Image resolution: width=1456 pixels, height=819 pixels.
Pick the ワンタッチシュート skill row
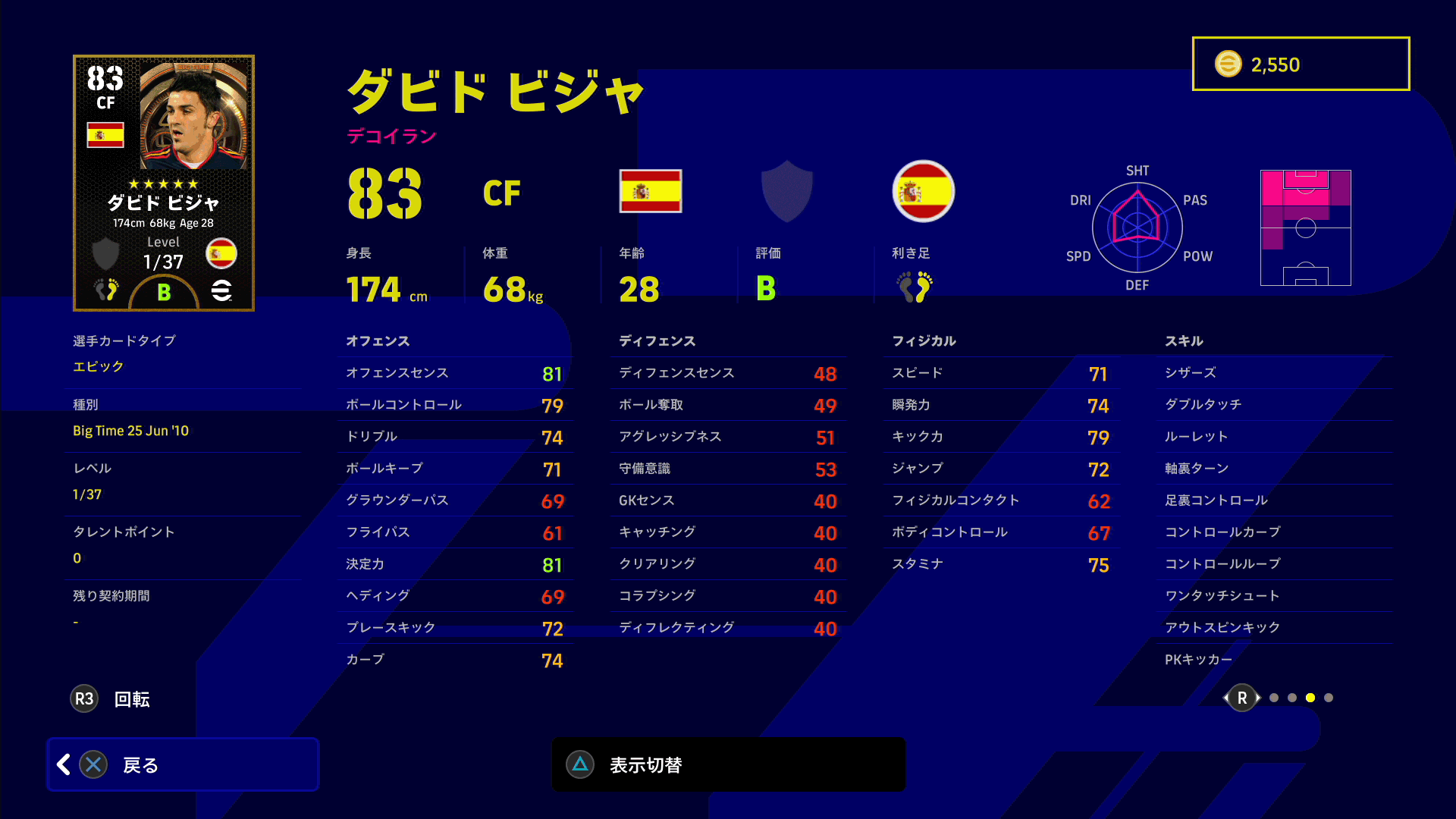click(x=1274, y=596)
